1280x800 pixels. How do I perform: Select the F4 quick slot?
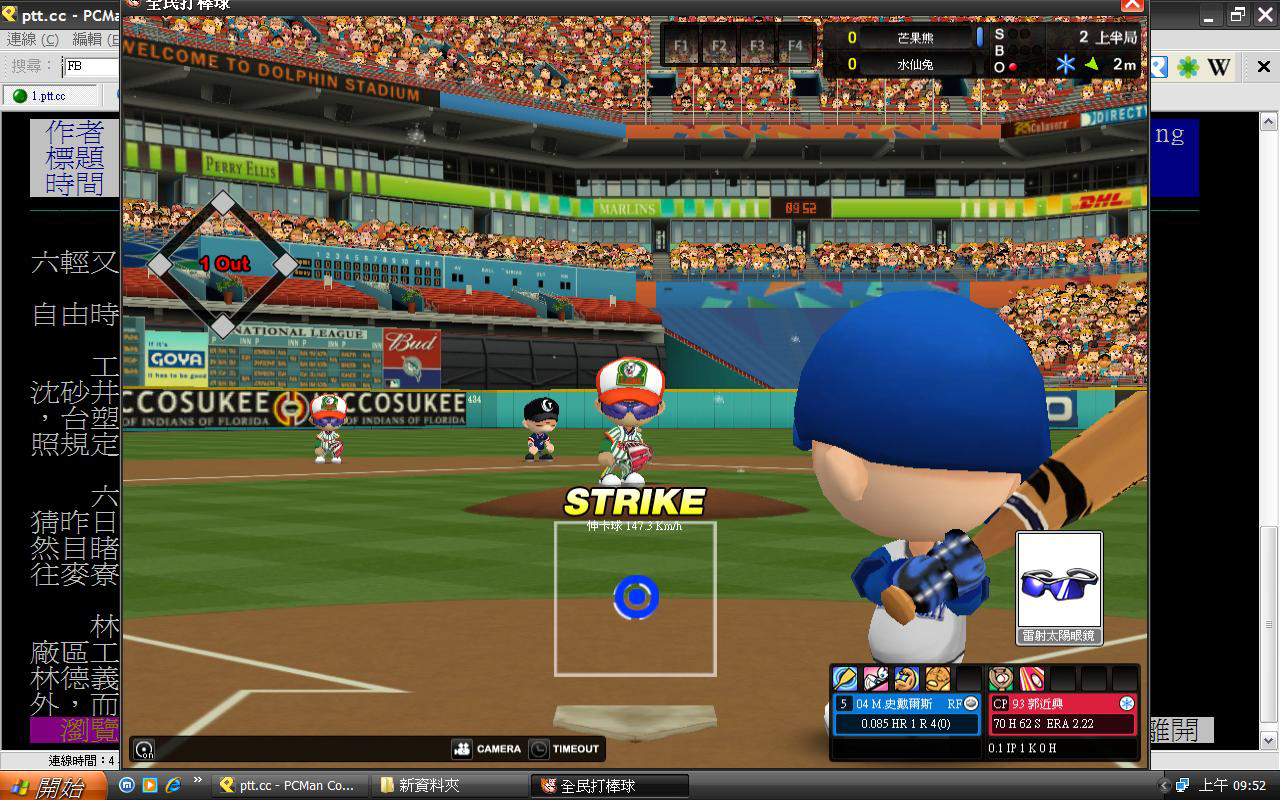tap(795, 45)
